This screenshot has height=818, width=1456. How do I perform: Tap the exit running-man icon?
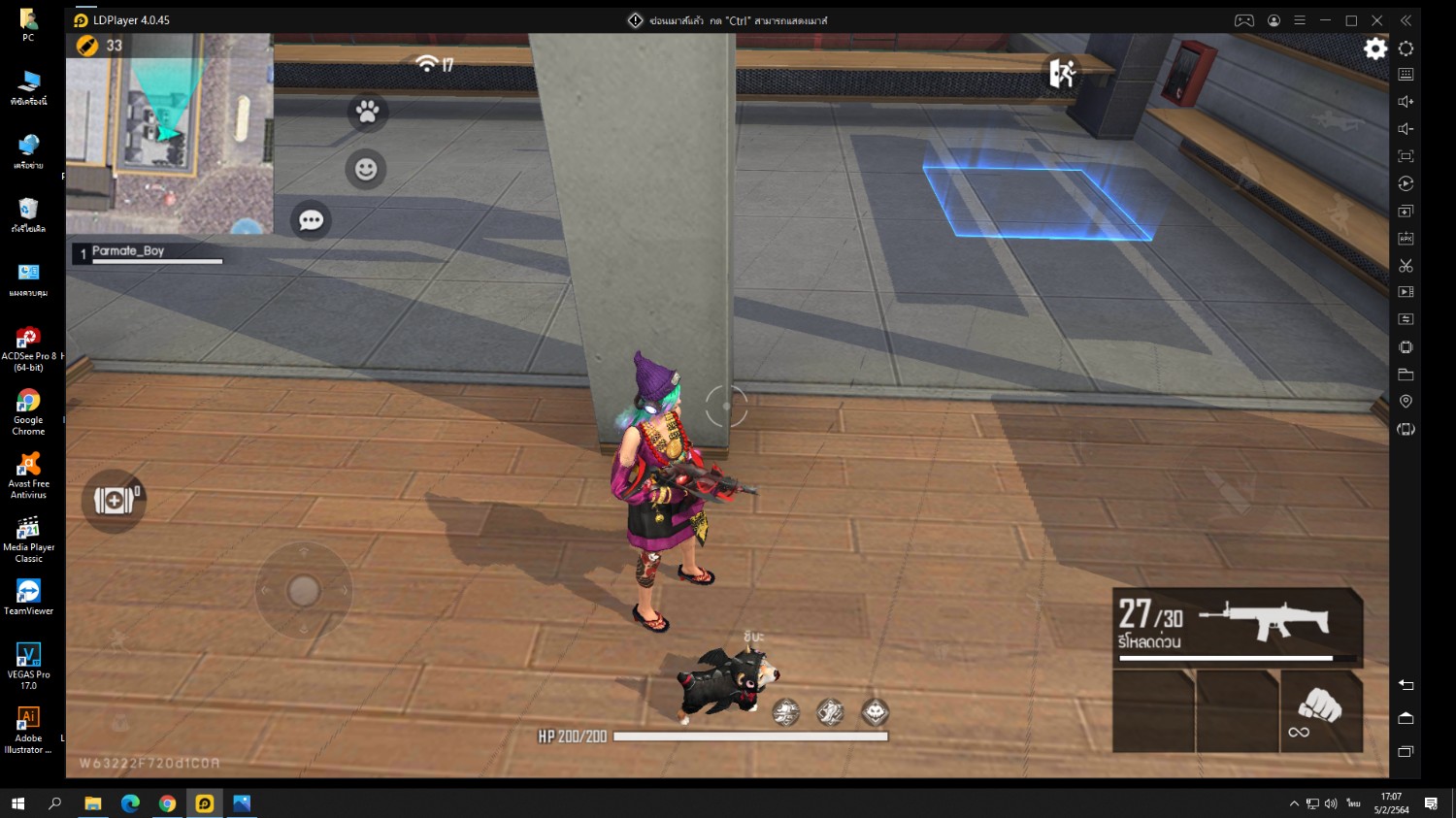1062,72
